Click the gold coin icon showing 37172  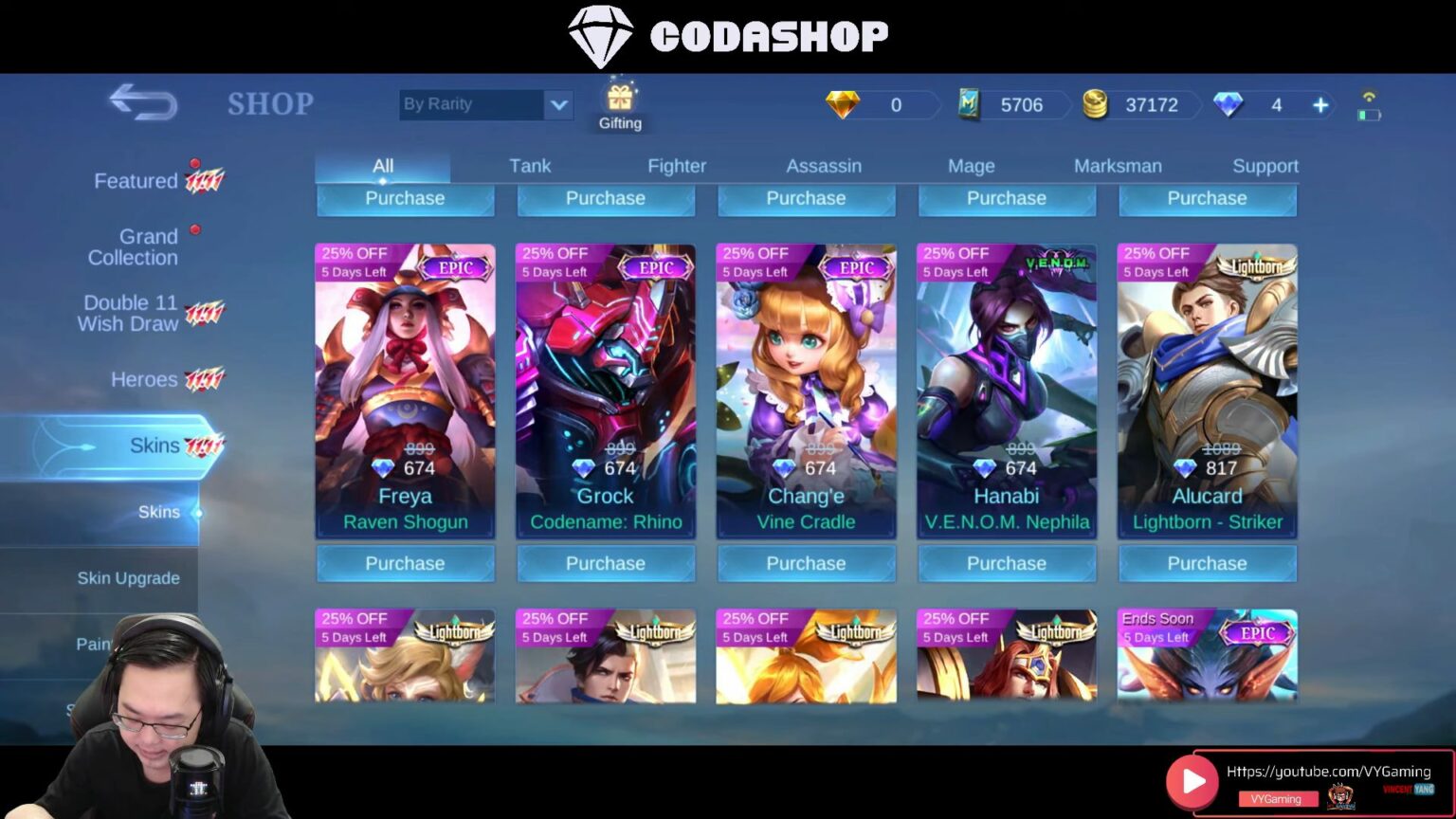(1096, 105)
